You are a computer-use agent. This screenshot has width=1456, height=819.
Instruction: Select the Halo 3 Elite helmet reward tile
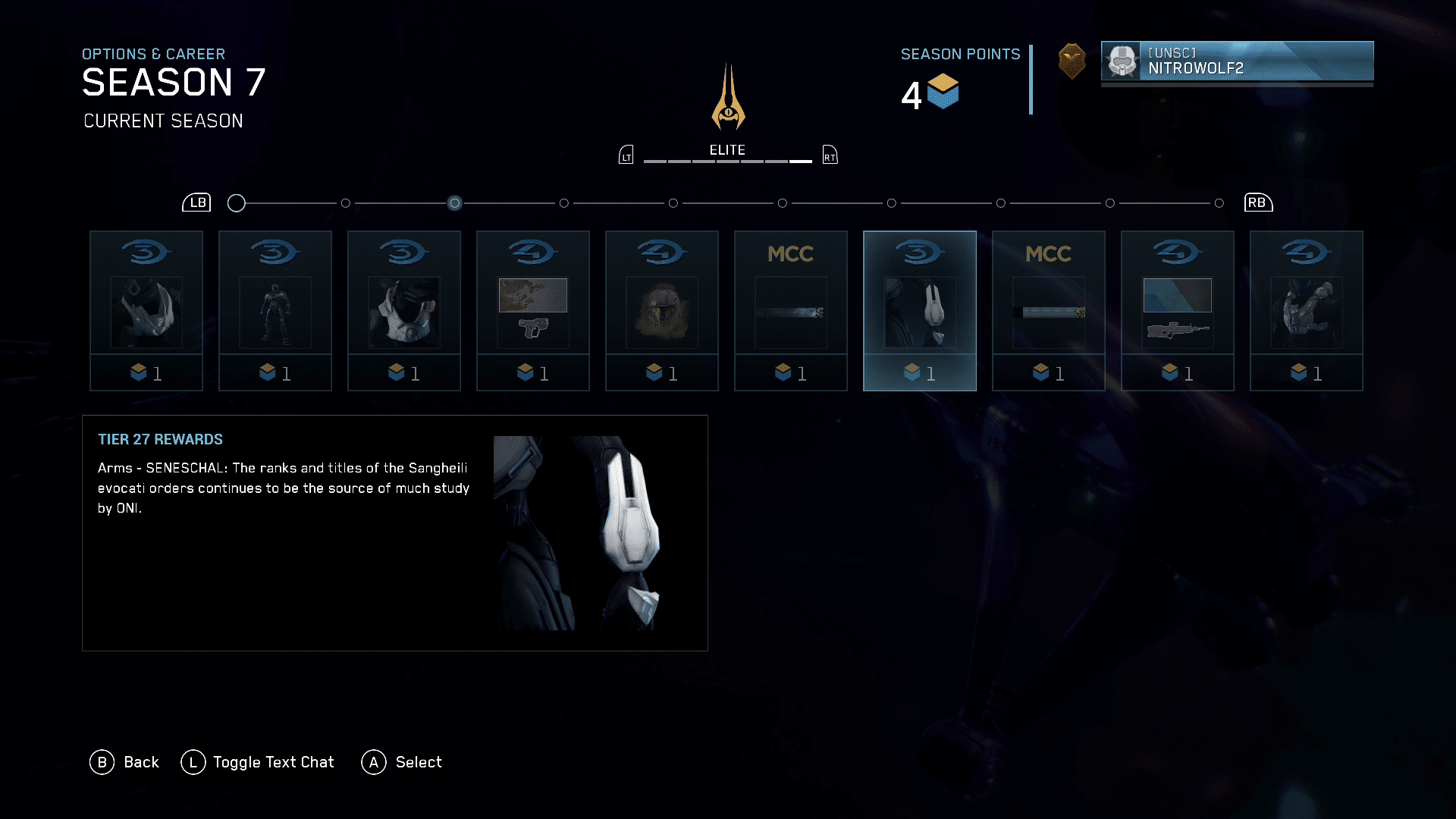(146, 311)
